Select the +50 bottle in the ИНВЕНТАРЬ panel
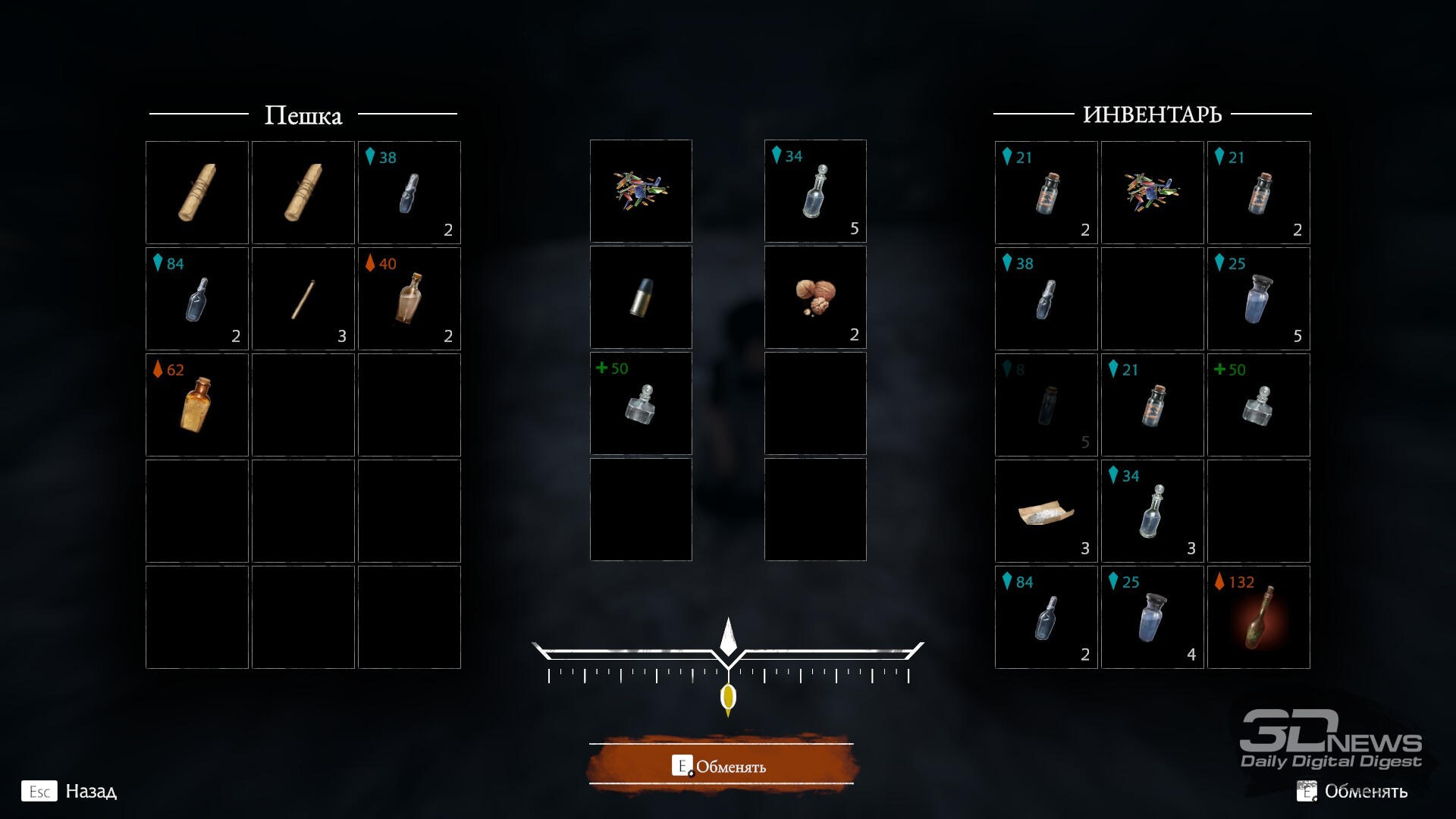This screenshot has height=819, width=1456. pyautogui.click(x=1258, y=405)
